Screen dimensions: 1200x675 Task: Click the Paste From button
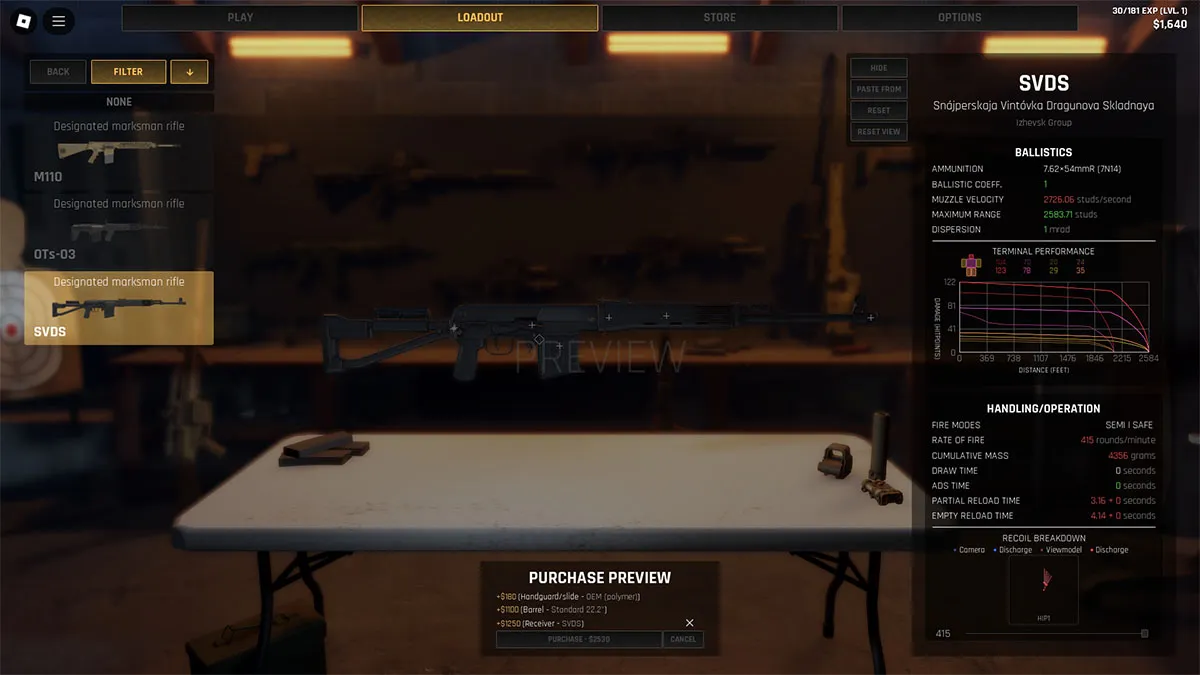879,89
